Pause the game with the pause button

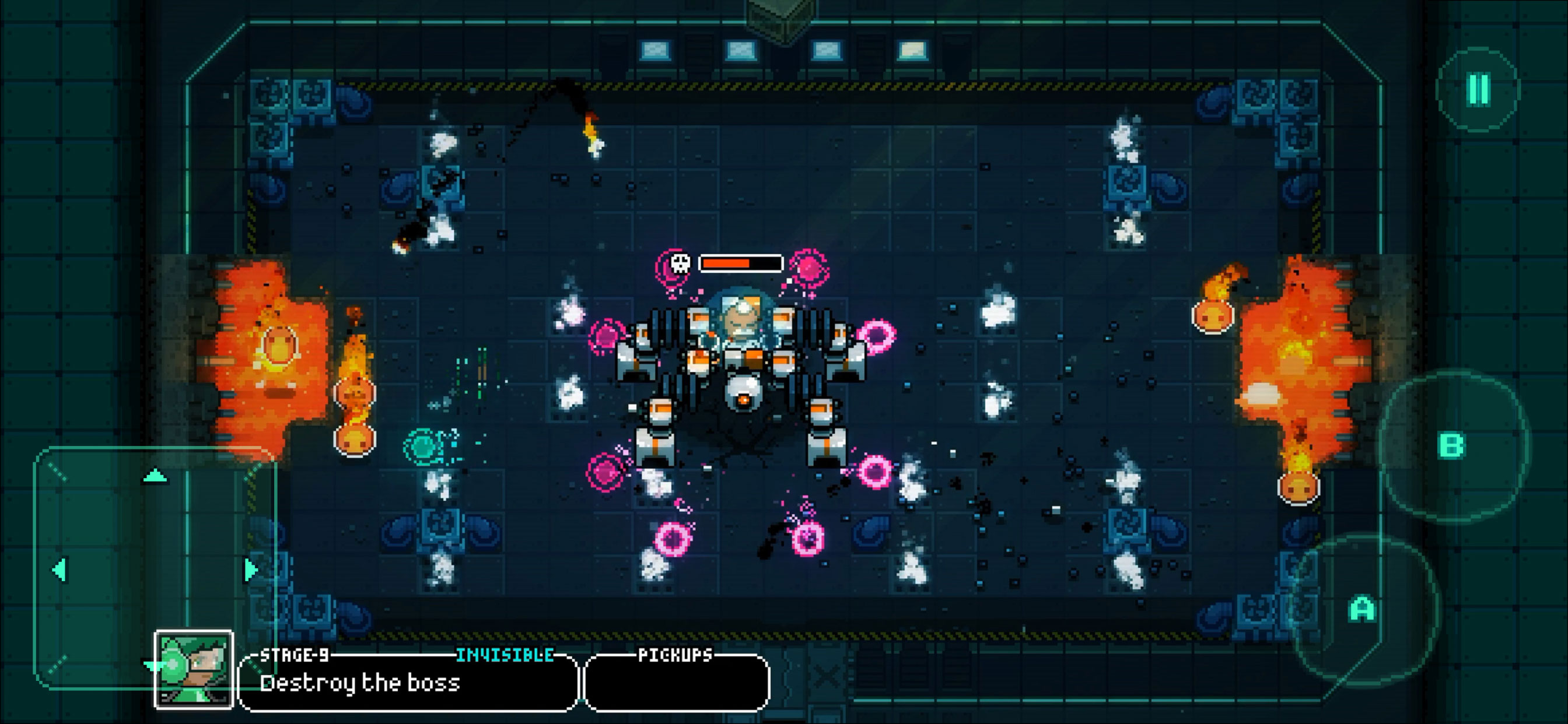tap(1479, 90)
